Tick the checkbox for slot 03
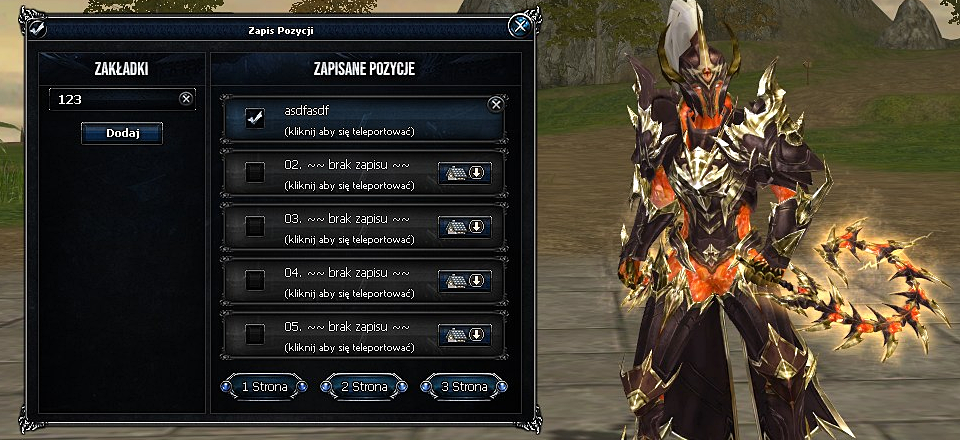 [x=255, y=227]
